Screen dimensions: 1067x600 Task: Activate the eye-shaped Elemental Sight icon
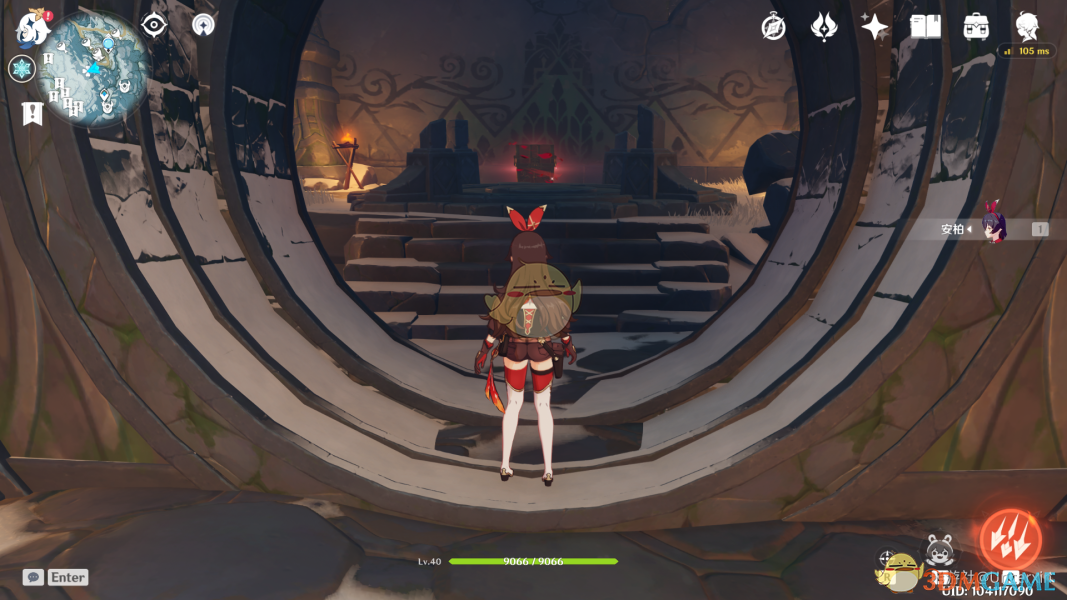point(153,25)
